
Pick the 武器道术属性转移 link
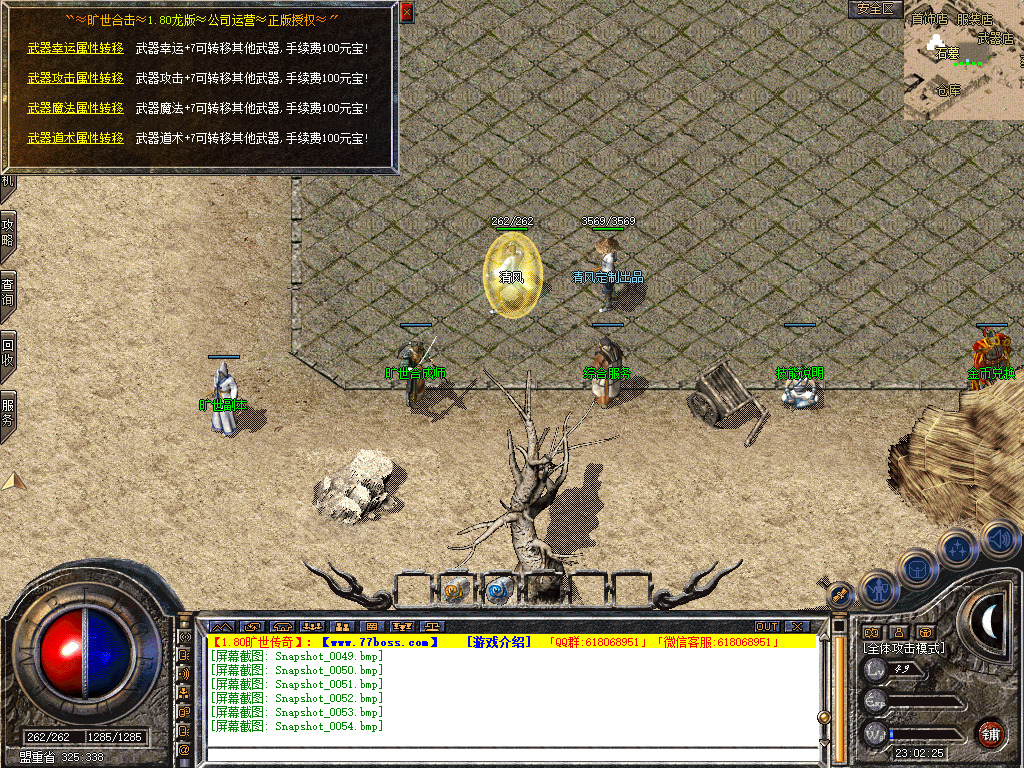pyautogui.click(x=75, y=138)
